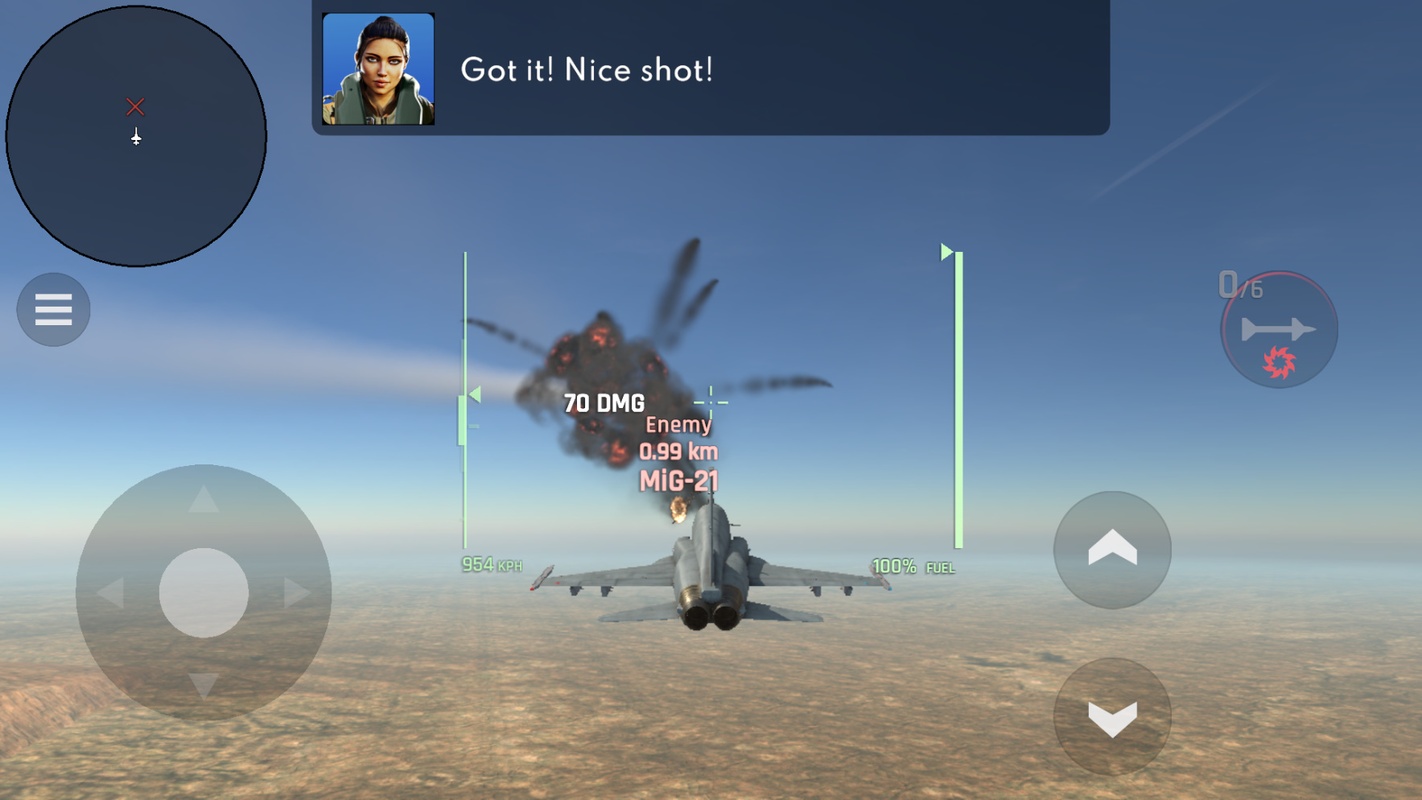
Task: Fire the missile weapon button
Action: pyautogui.click(x=1279, y=329)
